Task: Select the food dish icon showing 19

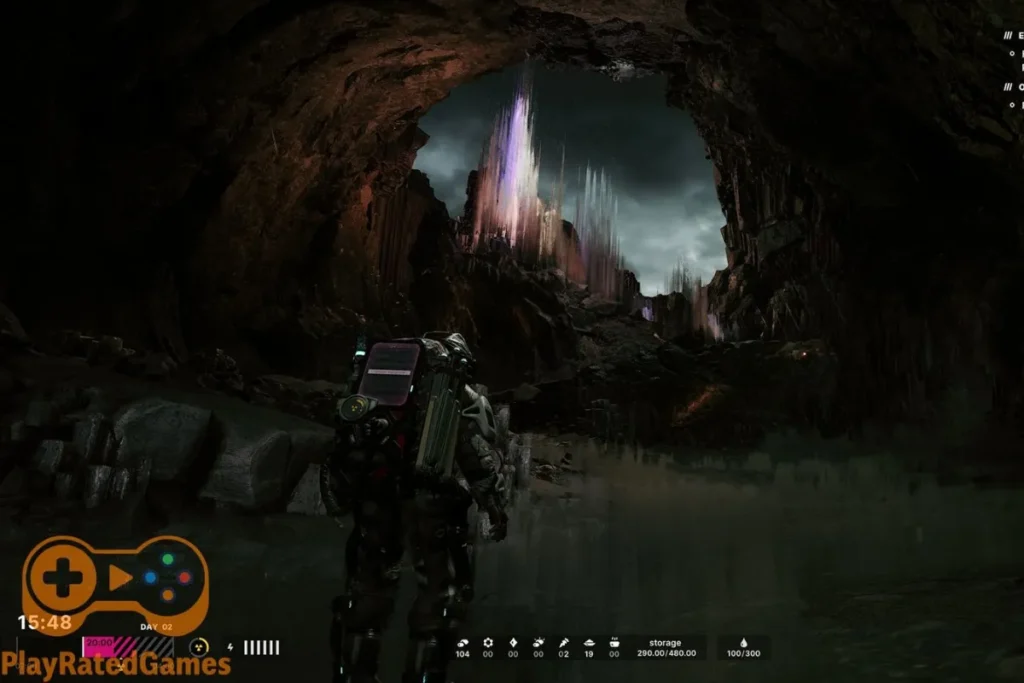Action: [x=589, y=642]
